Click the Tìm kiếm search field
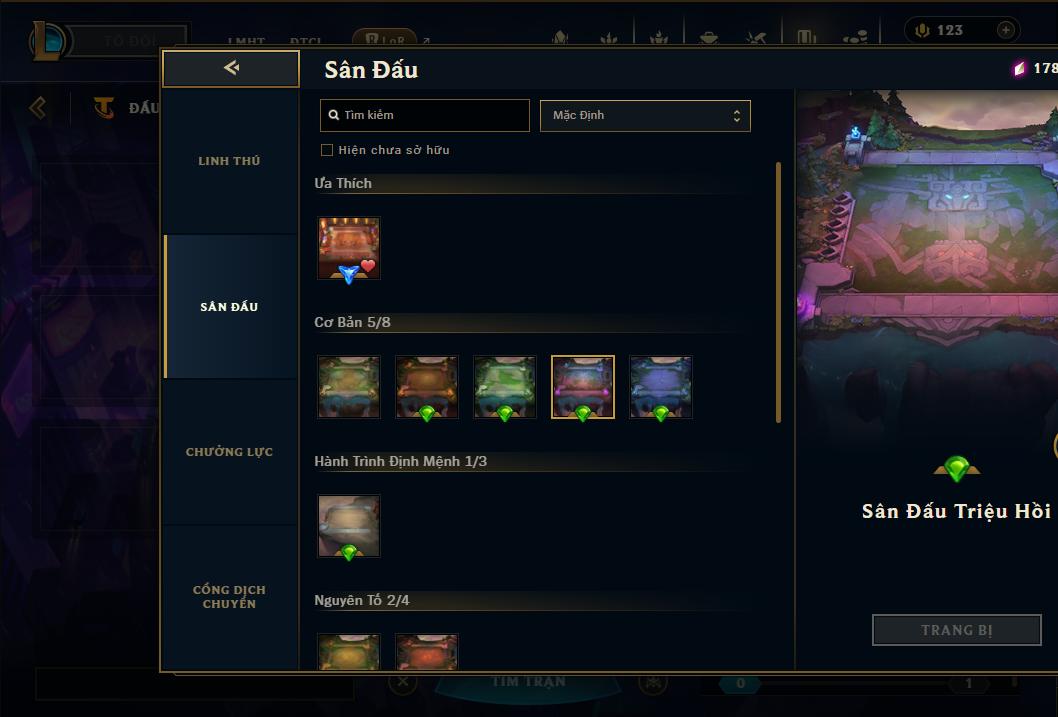Screen dimensions: 1058x717 tap(425, 115)
